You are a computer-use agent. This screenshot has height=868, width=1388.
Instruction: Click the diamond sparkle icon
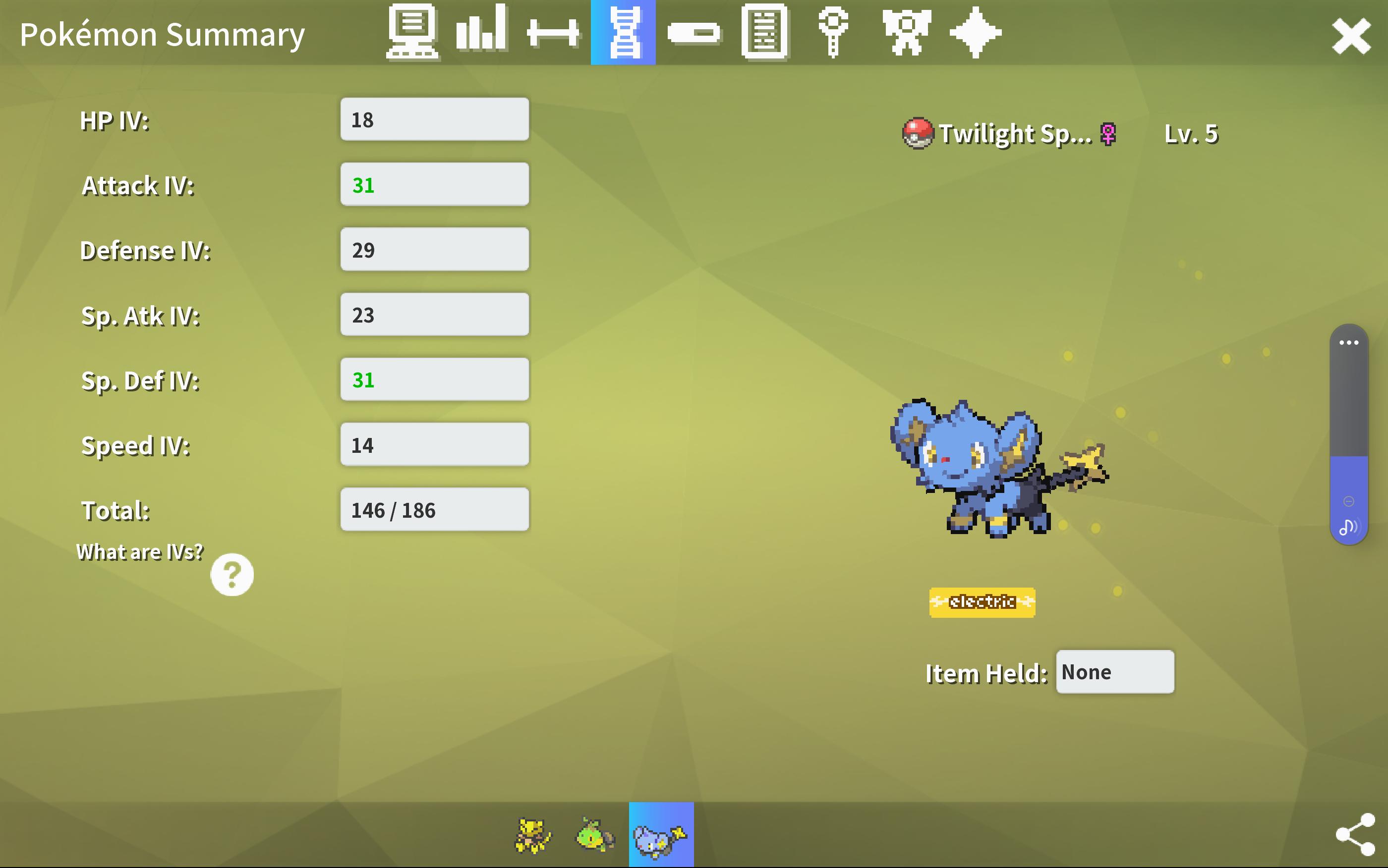pos(976,33)
